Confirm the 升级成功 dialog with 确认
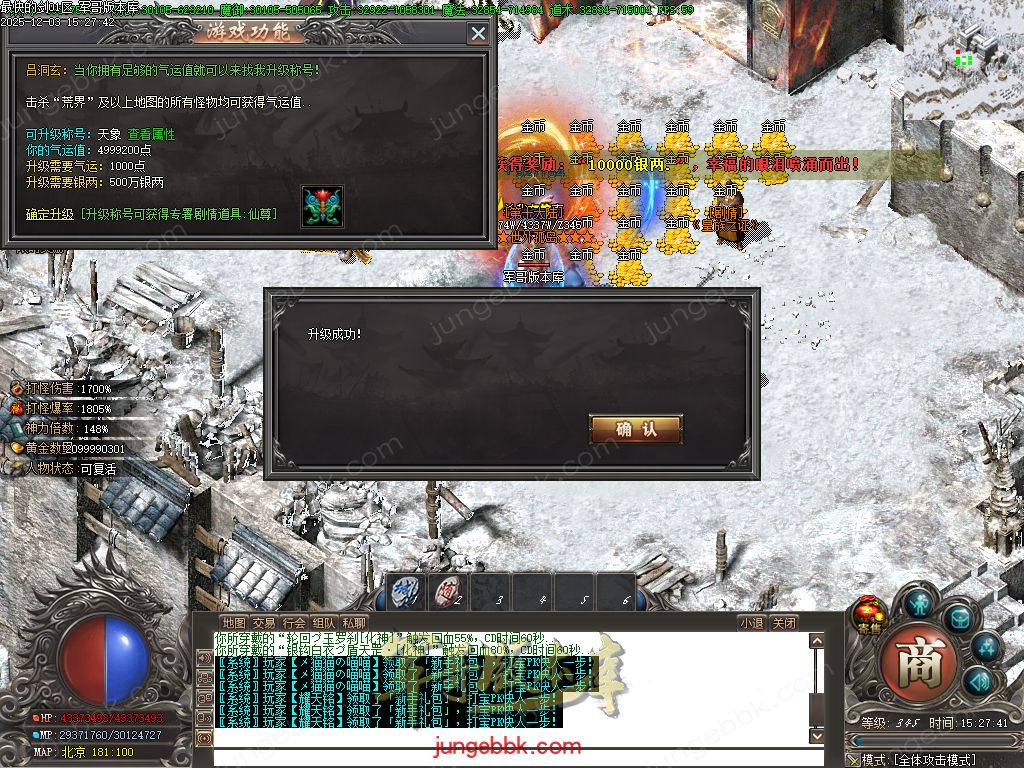 tap(636, 429)
